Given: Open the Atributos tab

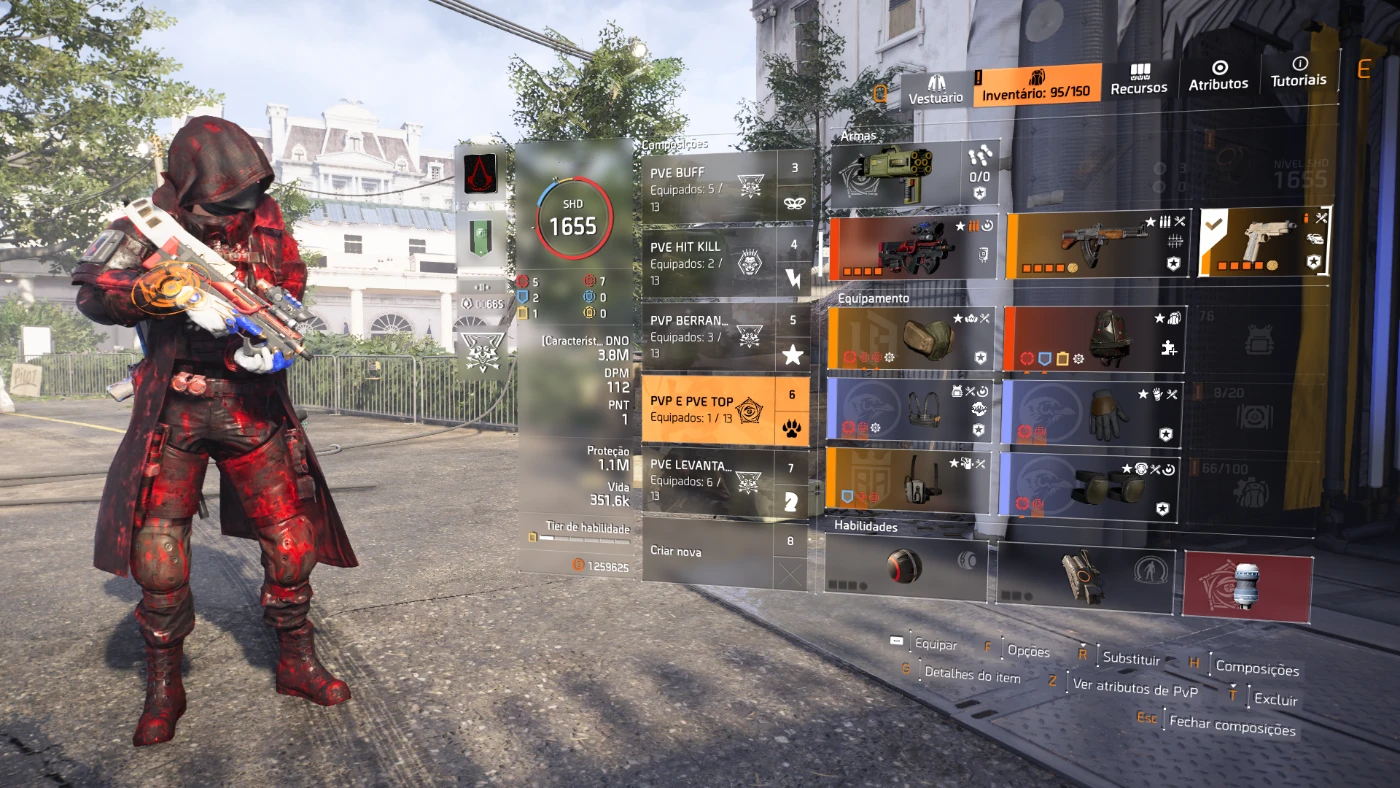Looking at the screenshot, I should 1218,77.
